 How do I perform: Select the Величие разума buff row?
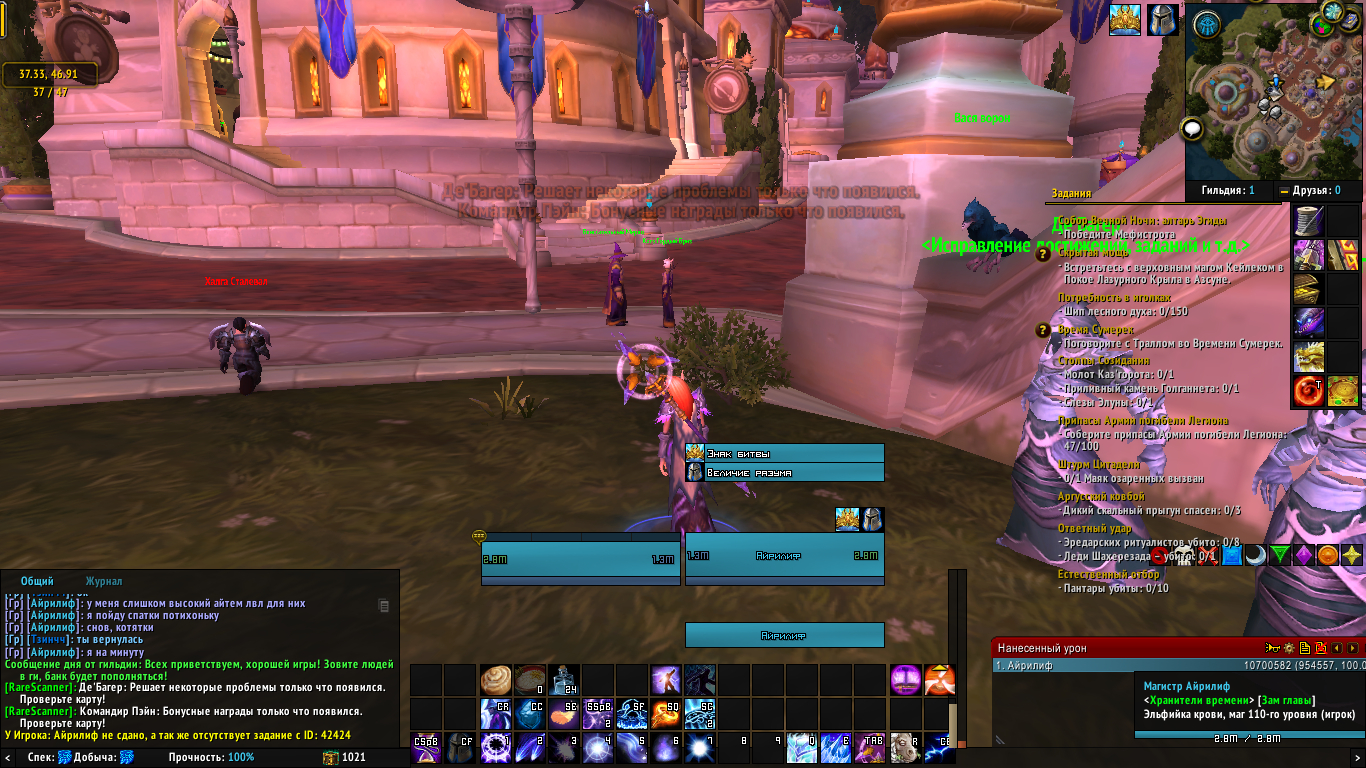click(x=784, y=472)
